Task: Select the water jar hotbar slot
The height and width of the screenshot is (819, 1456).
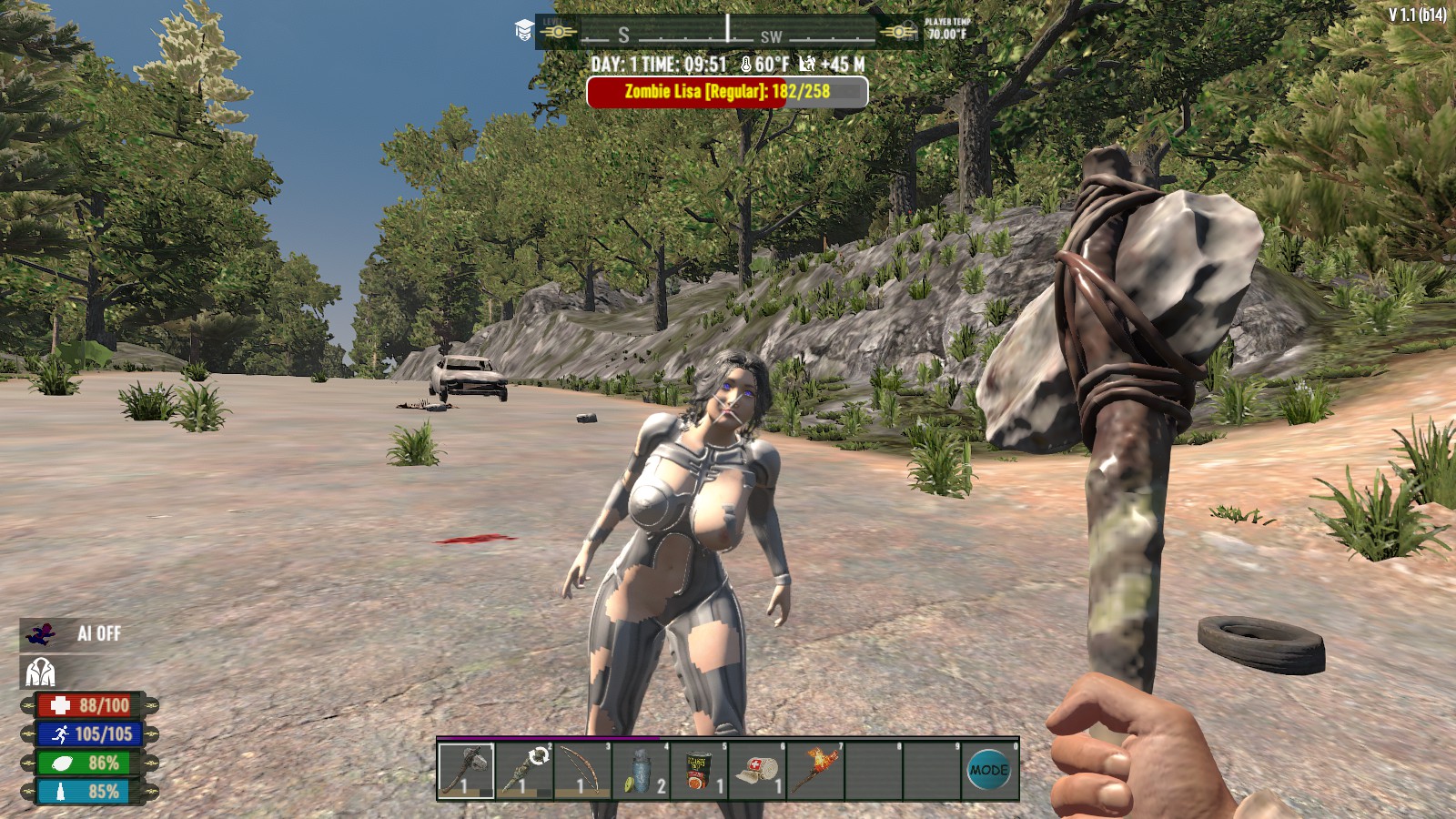Action: point(641,770)
